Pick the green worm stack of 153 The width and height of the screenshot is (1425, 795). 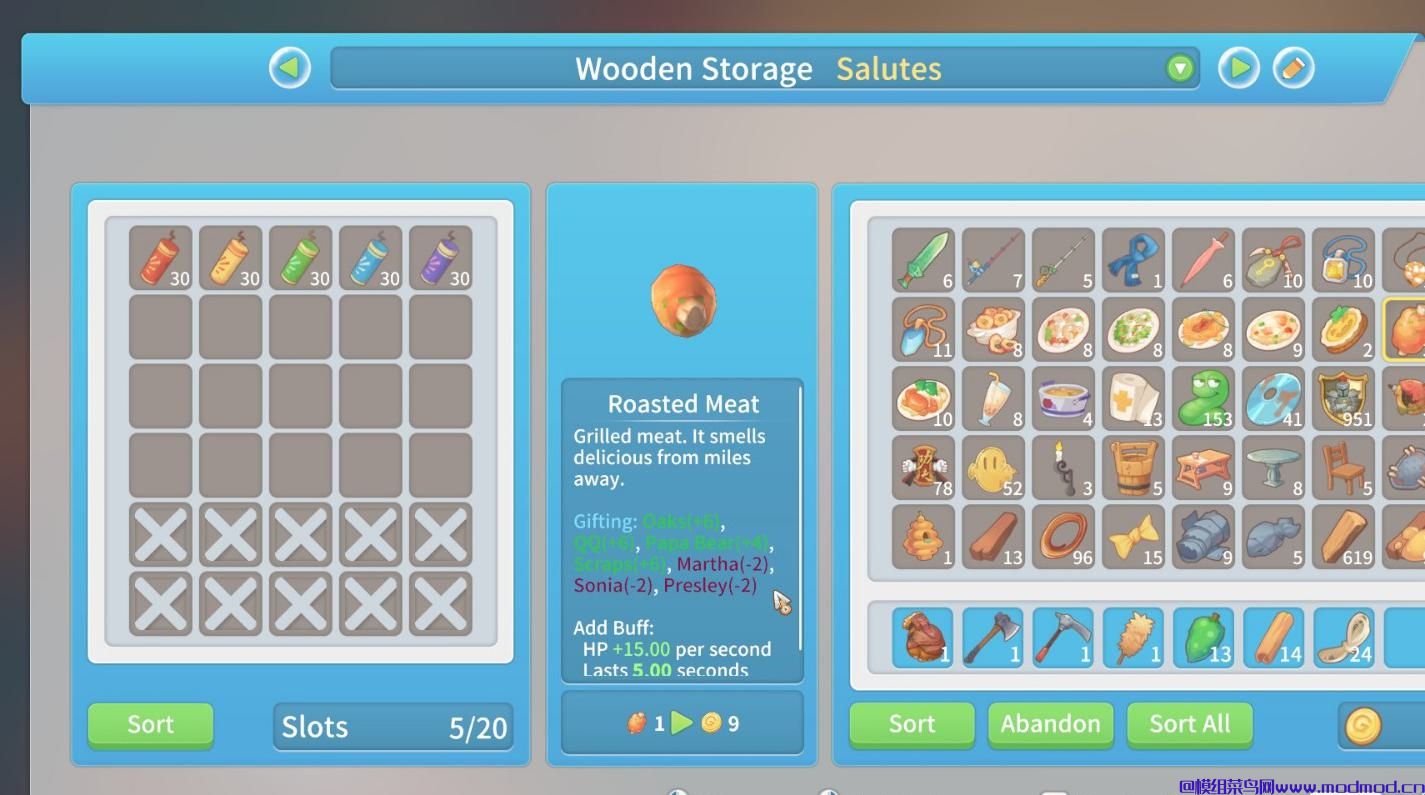coord(1203,398)
